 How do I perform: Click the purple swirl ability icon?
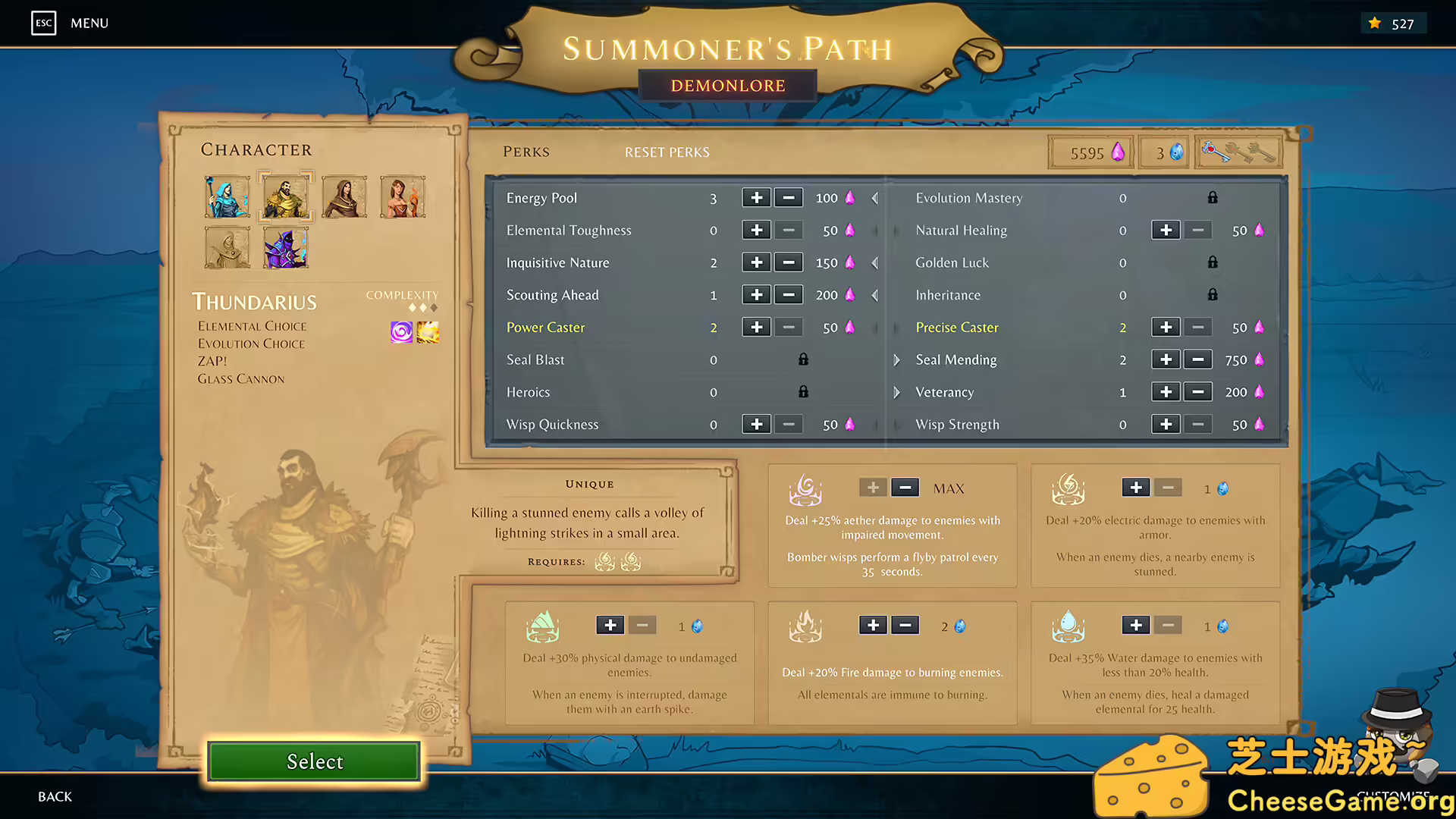click(400, 331)
